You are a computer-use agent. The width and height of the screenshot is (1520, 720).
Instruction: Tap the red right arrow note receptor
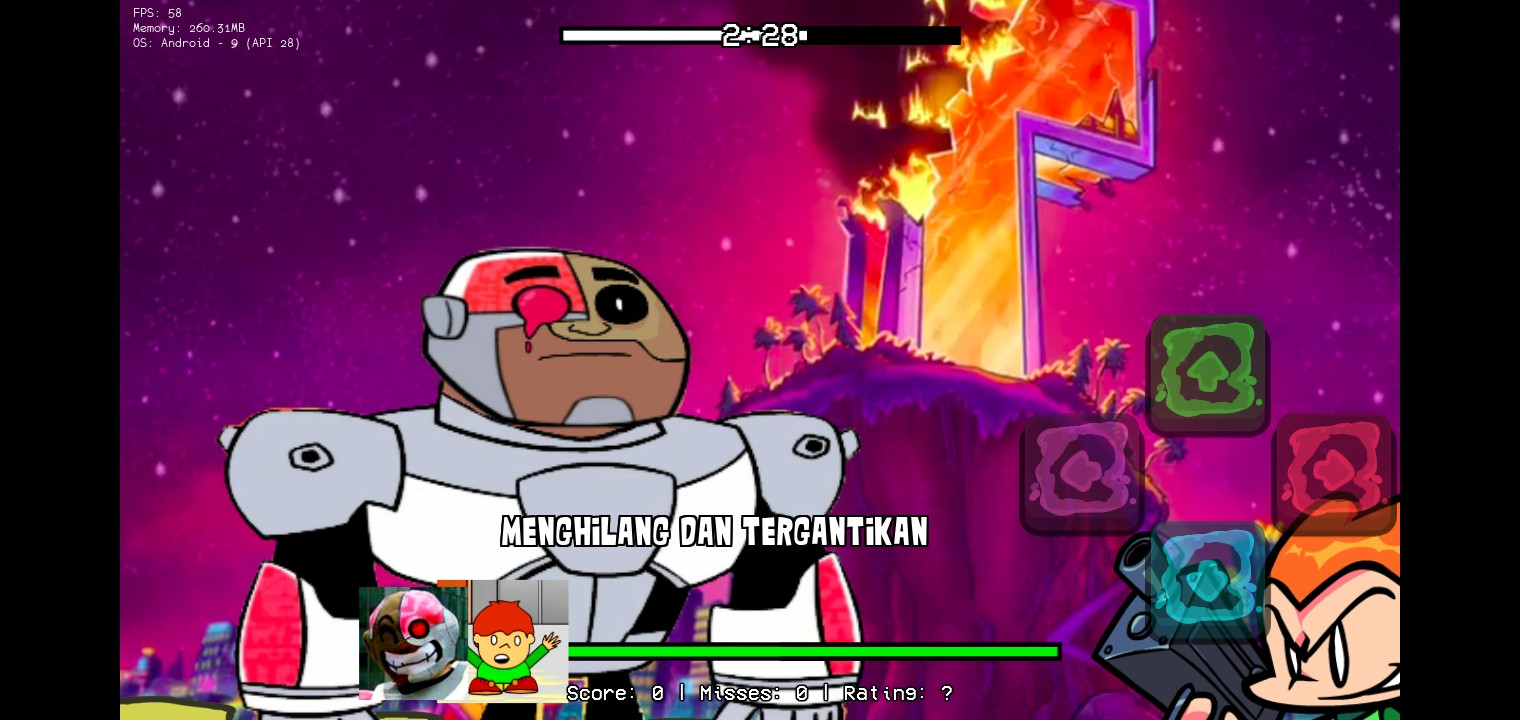click(x=1335, y=468)
